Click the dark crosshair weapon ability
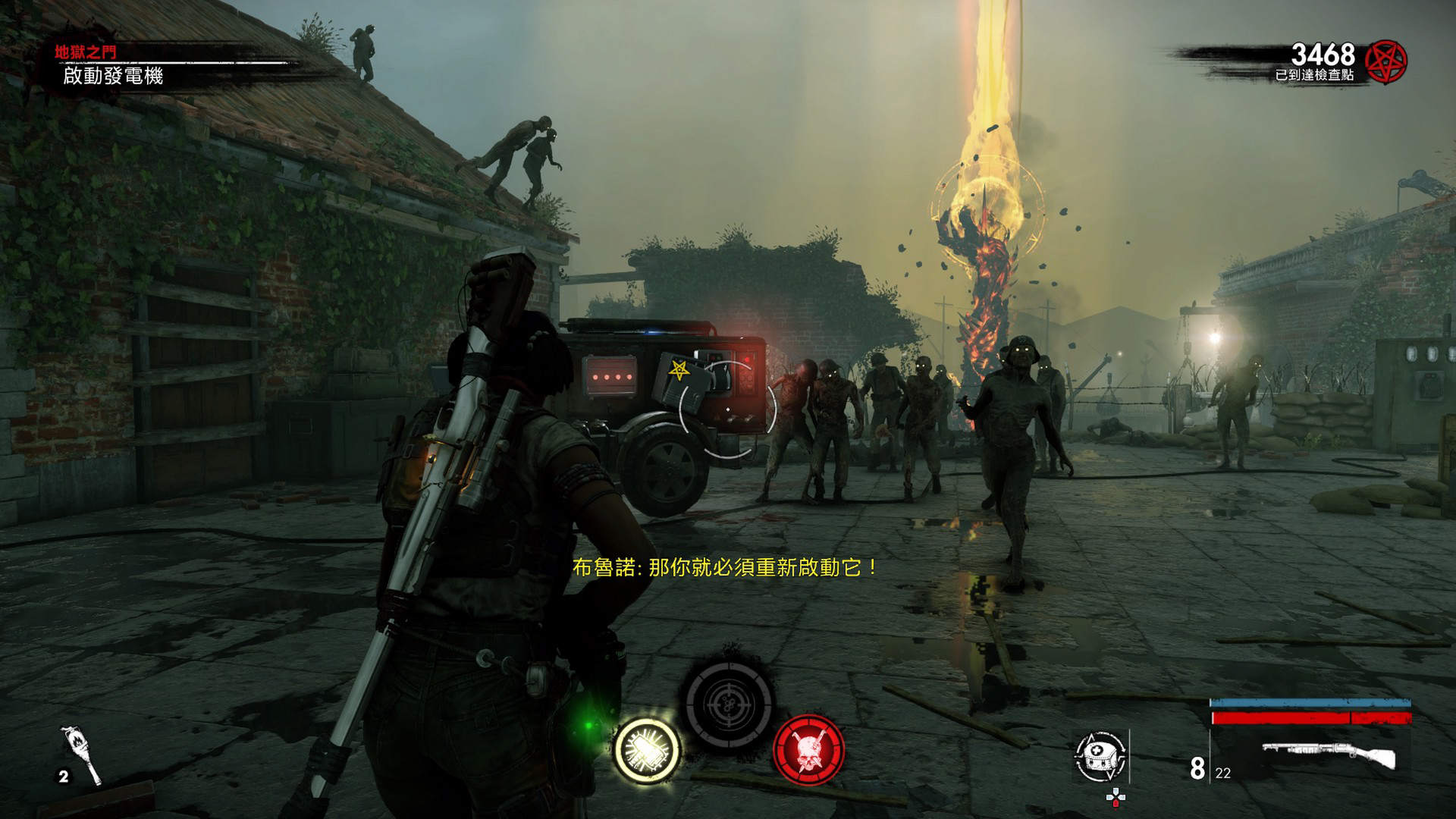The image size is (1456, 819). coord(728,704)
